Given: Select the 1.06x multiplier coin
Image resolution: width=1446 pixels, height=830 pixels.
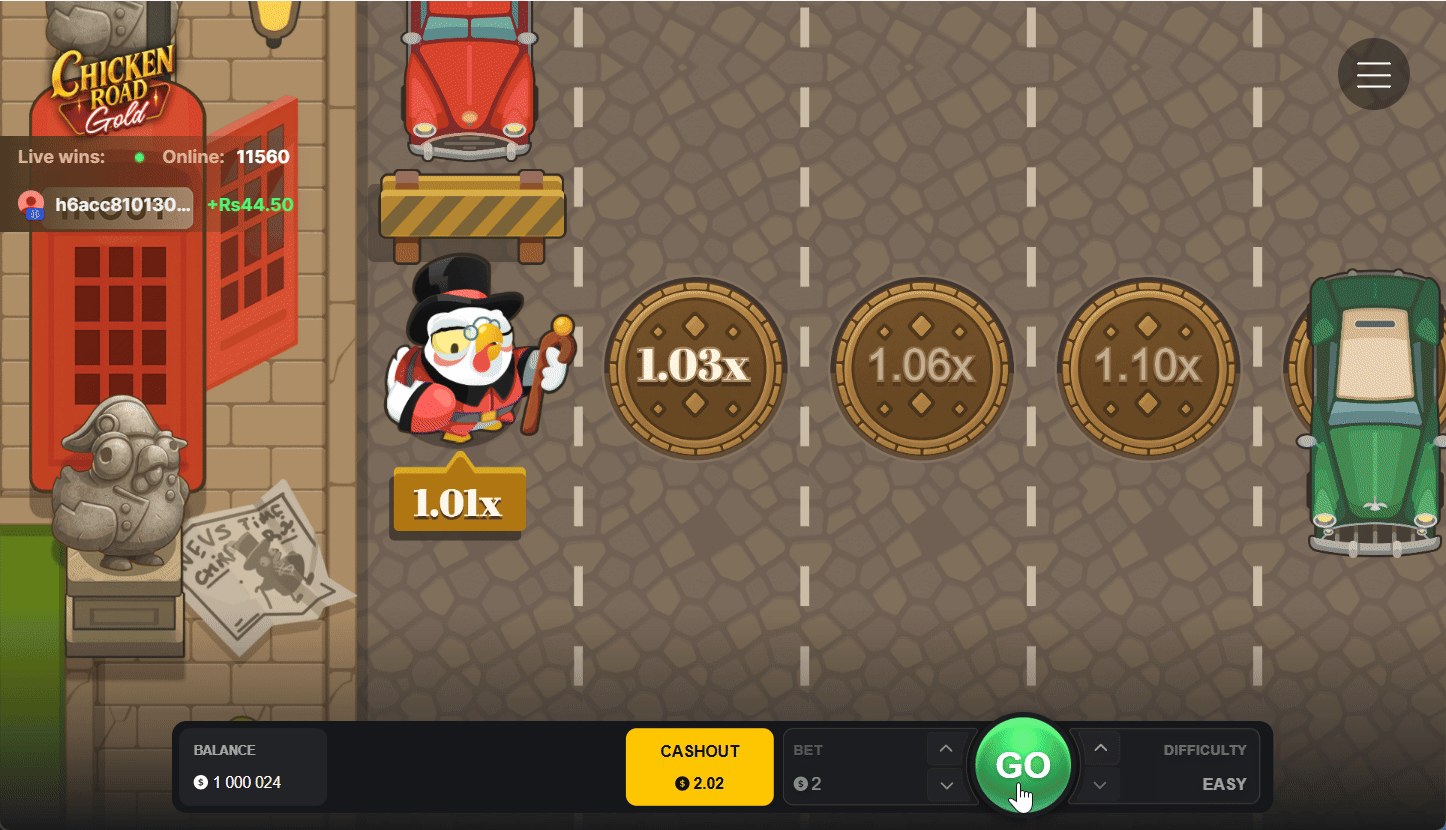Looking at the screenshot, I should pyautogui.click(x=923, y=368).
